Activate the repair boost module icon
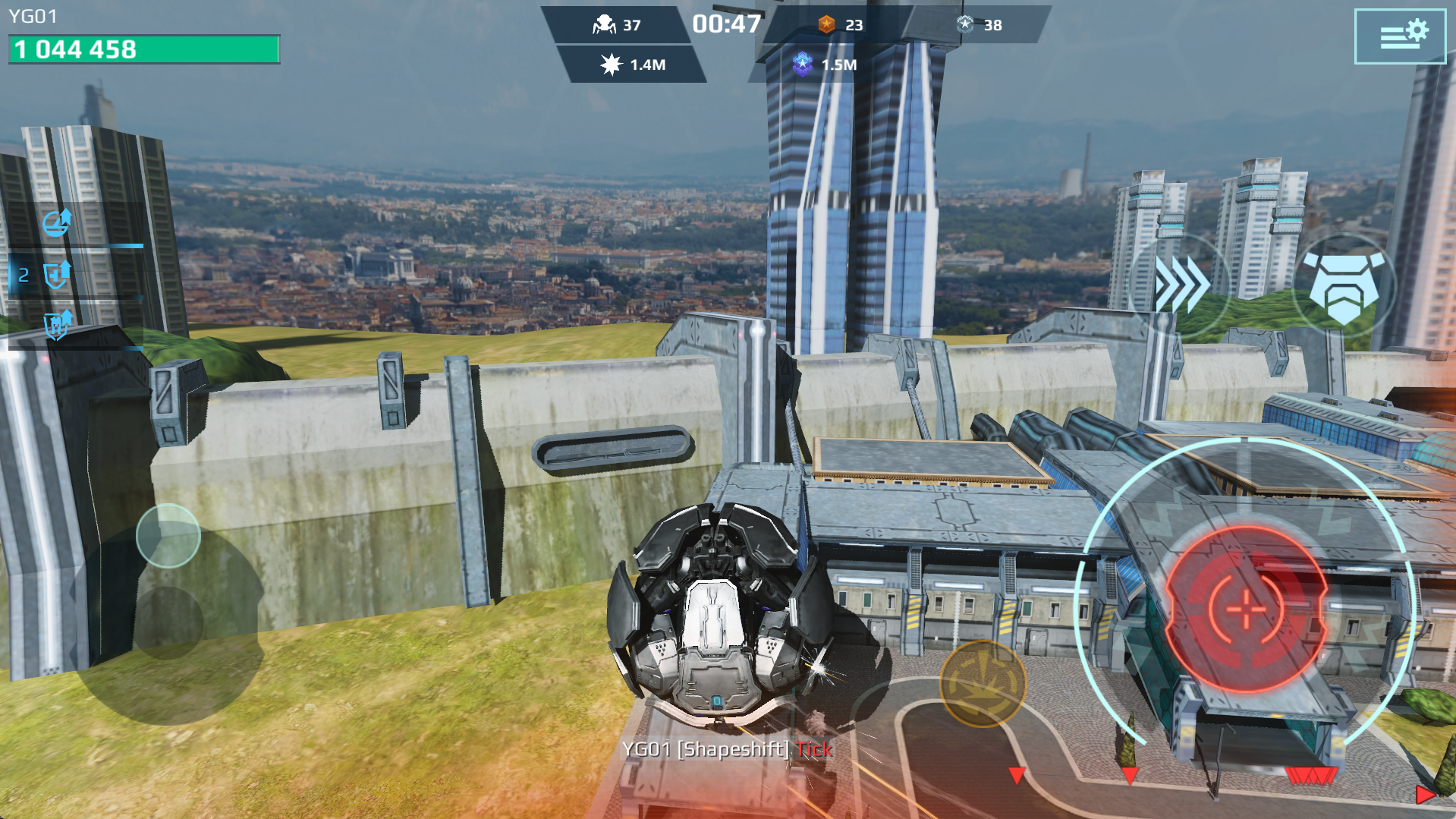 pyautogui.click(x=57, y=223)
